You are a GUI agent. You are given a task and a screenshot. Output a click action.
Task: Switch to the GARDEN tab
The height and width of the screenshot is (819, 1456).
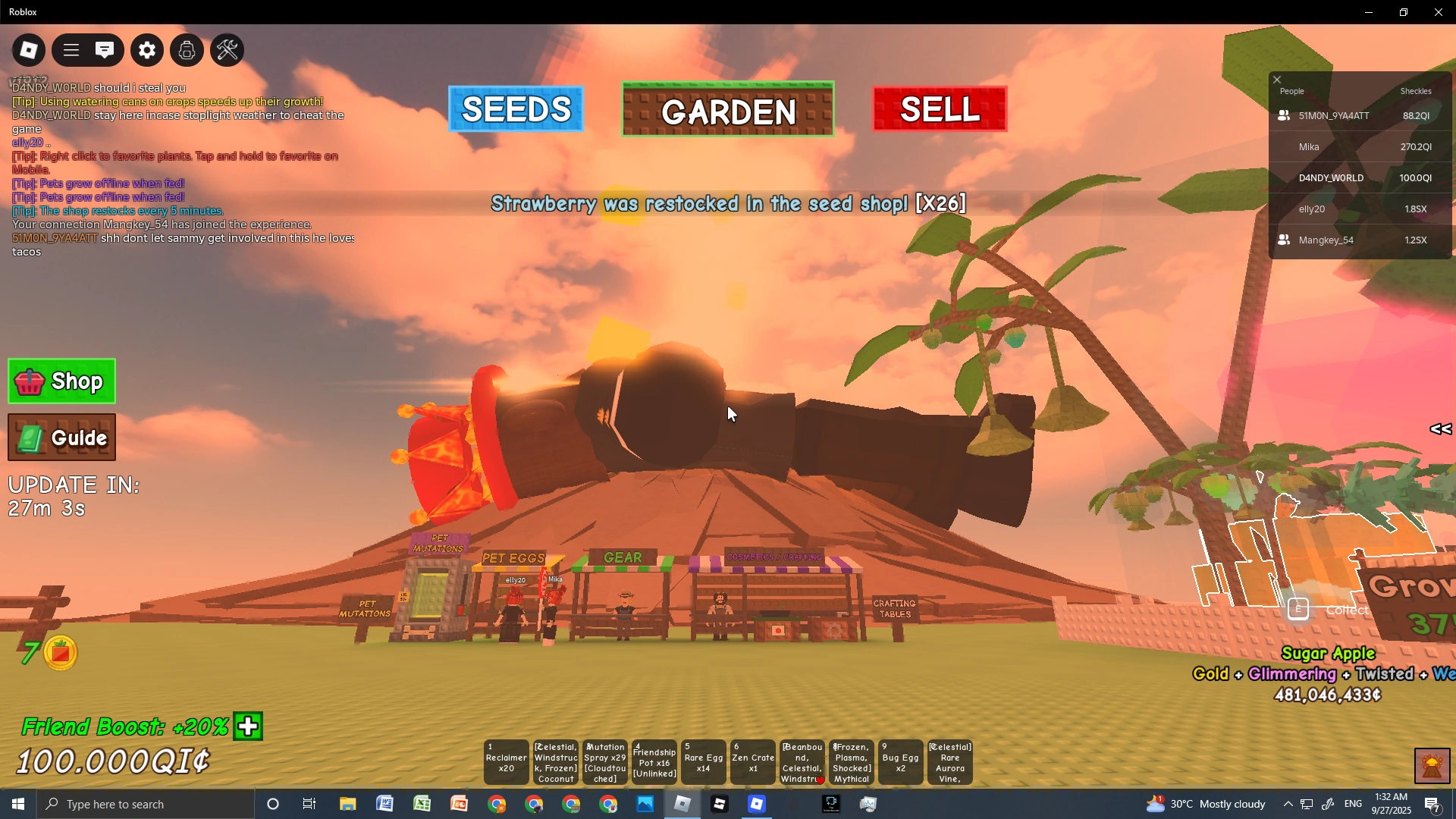[x=726, y=111]
